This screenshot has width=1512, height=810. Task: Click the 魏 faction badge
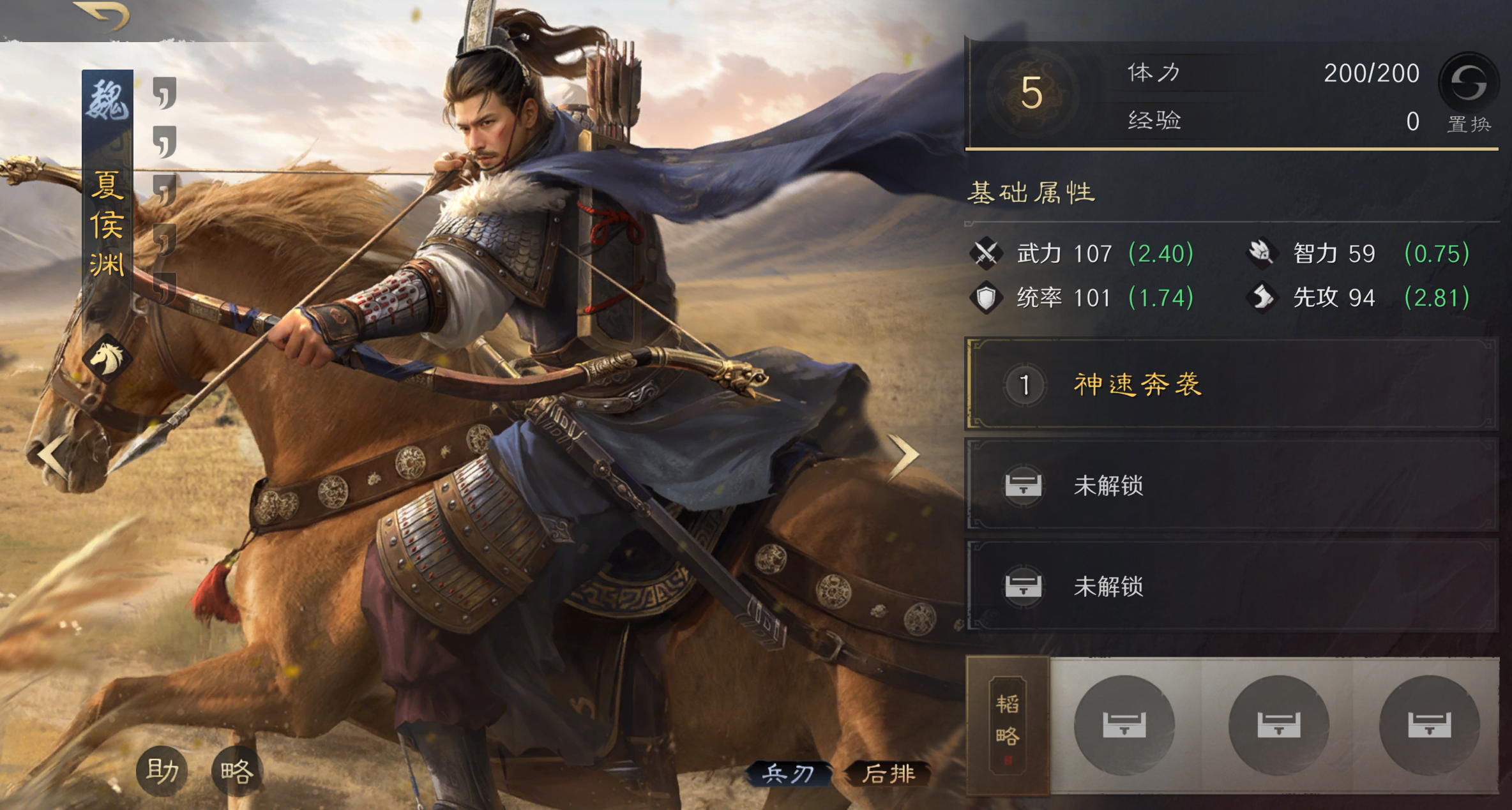pyautogui.click(x=107, y=101)
